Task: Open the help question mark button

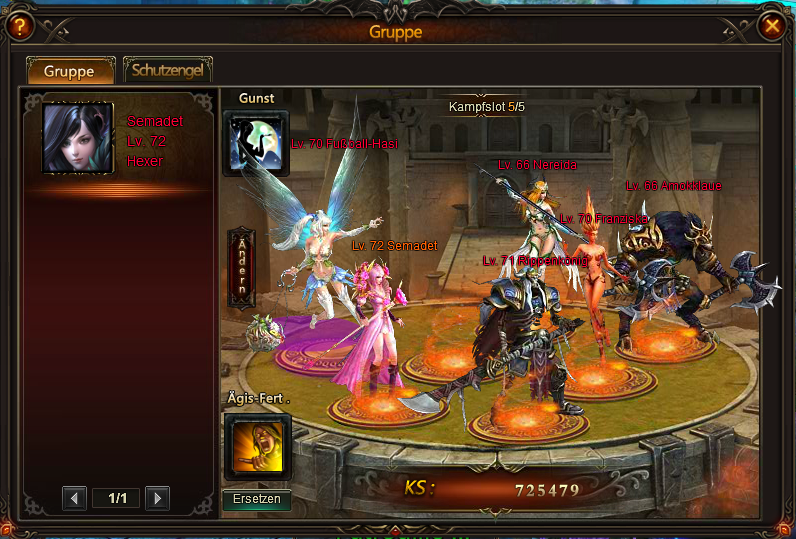Action: (x=17, y=27)
